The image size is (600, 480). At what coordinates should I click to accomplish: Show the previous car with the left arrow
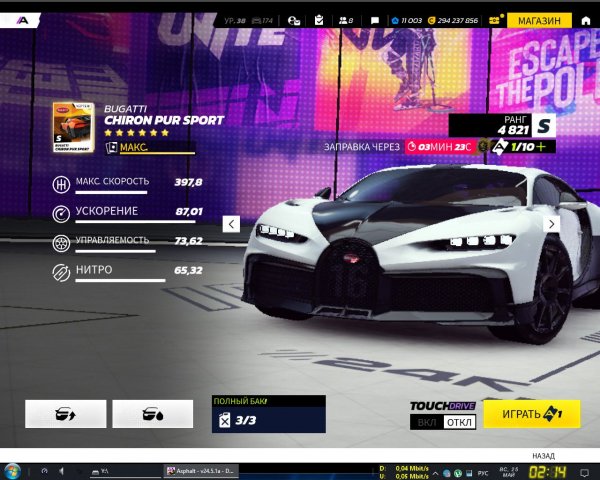[231, 224]
